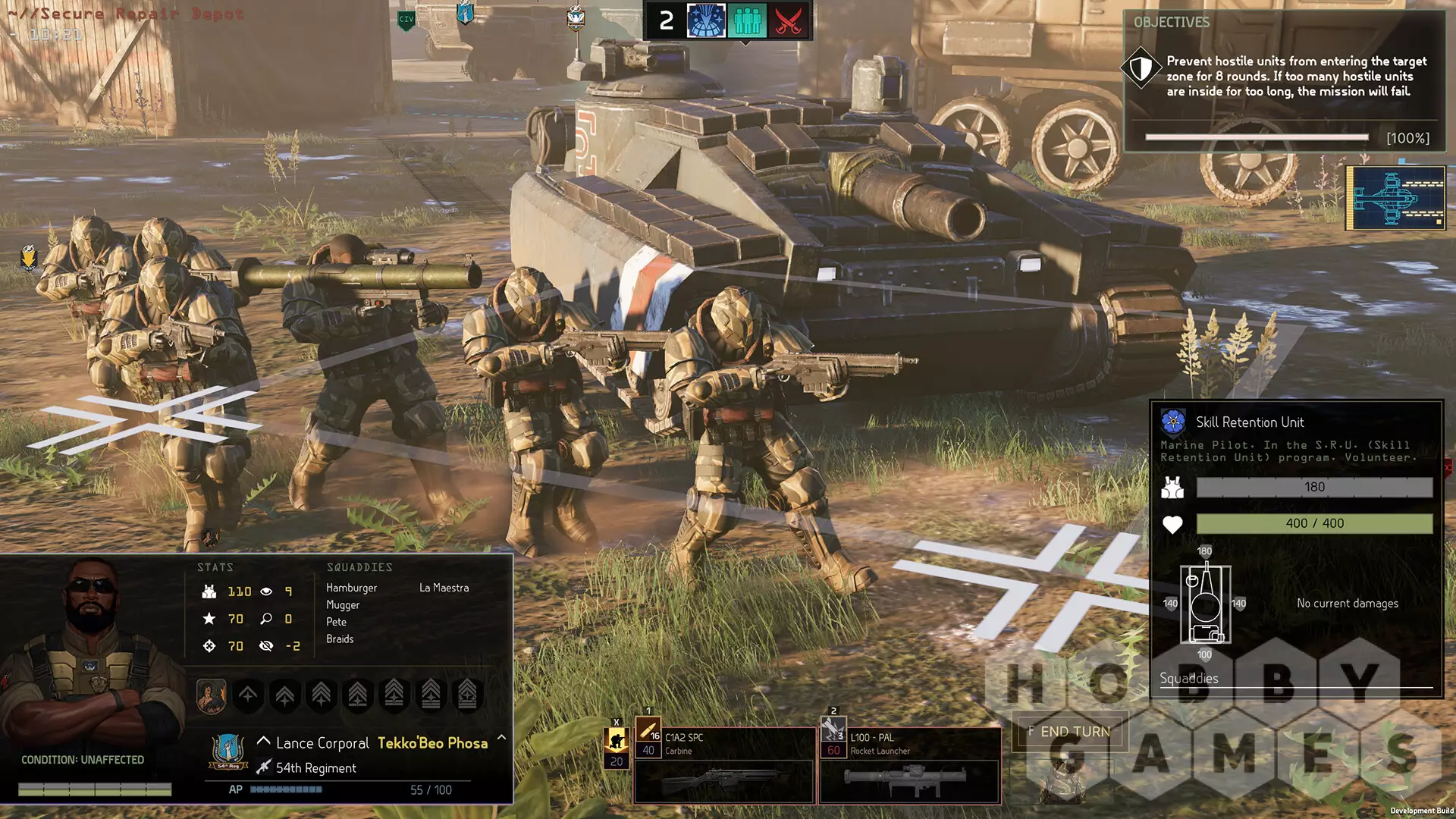Click the soldier portrait badge icon
Image resolution: width=1456 pixels, height=819 pixels.
click(x=211, y=695)
